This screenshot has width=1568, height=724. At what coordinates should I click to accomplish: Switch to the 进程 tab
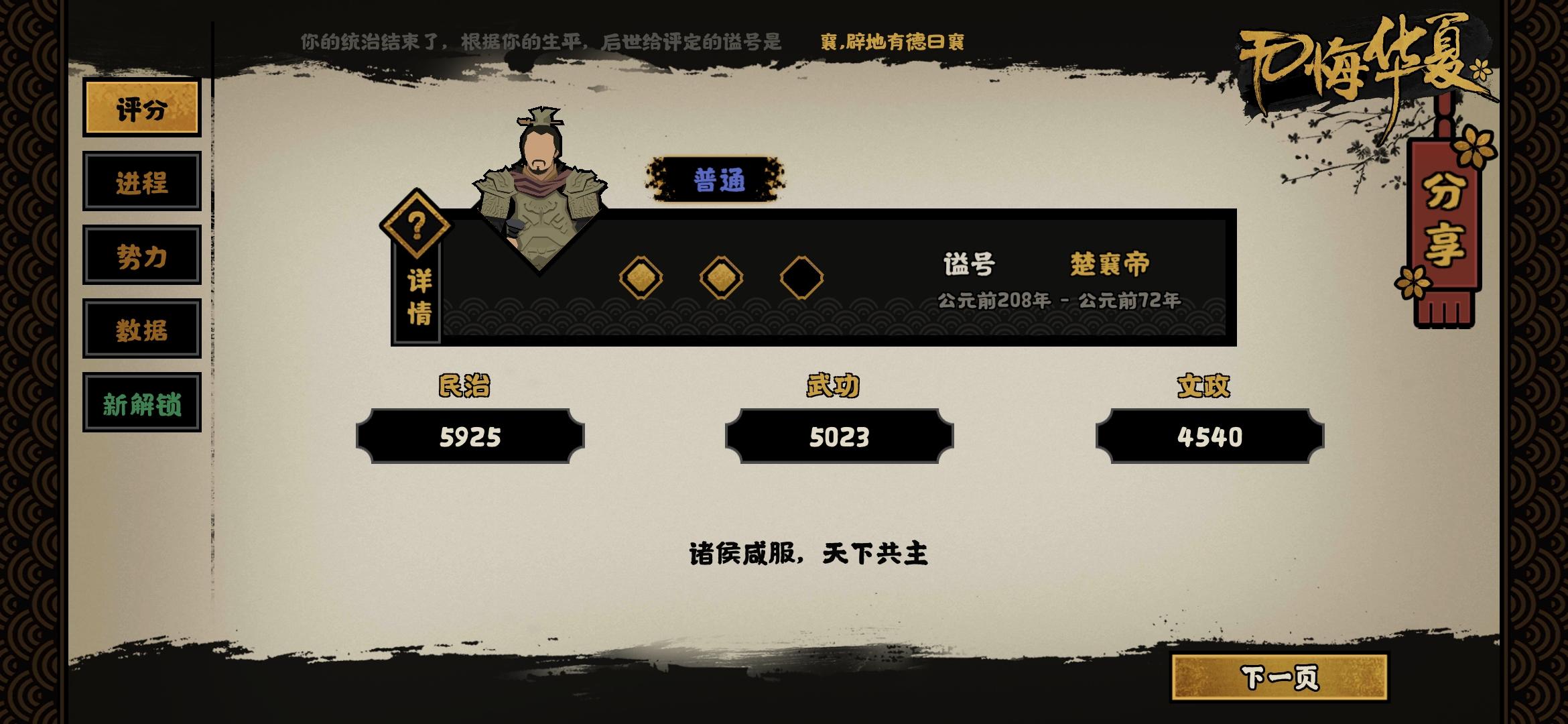click(142, 182)
